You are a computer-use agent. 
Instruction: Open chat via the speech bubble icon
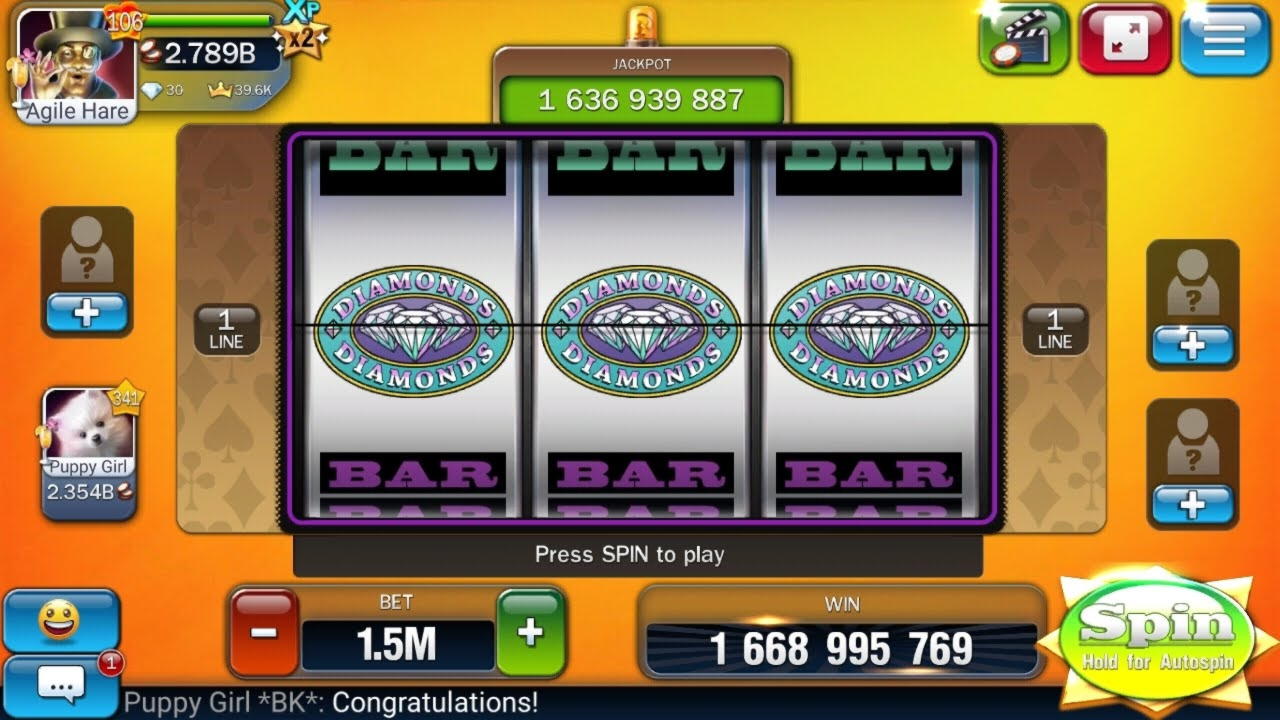(62, 684)
